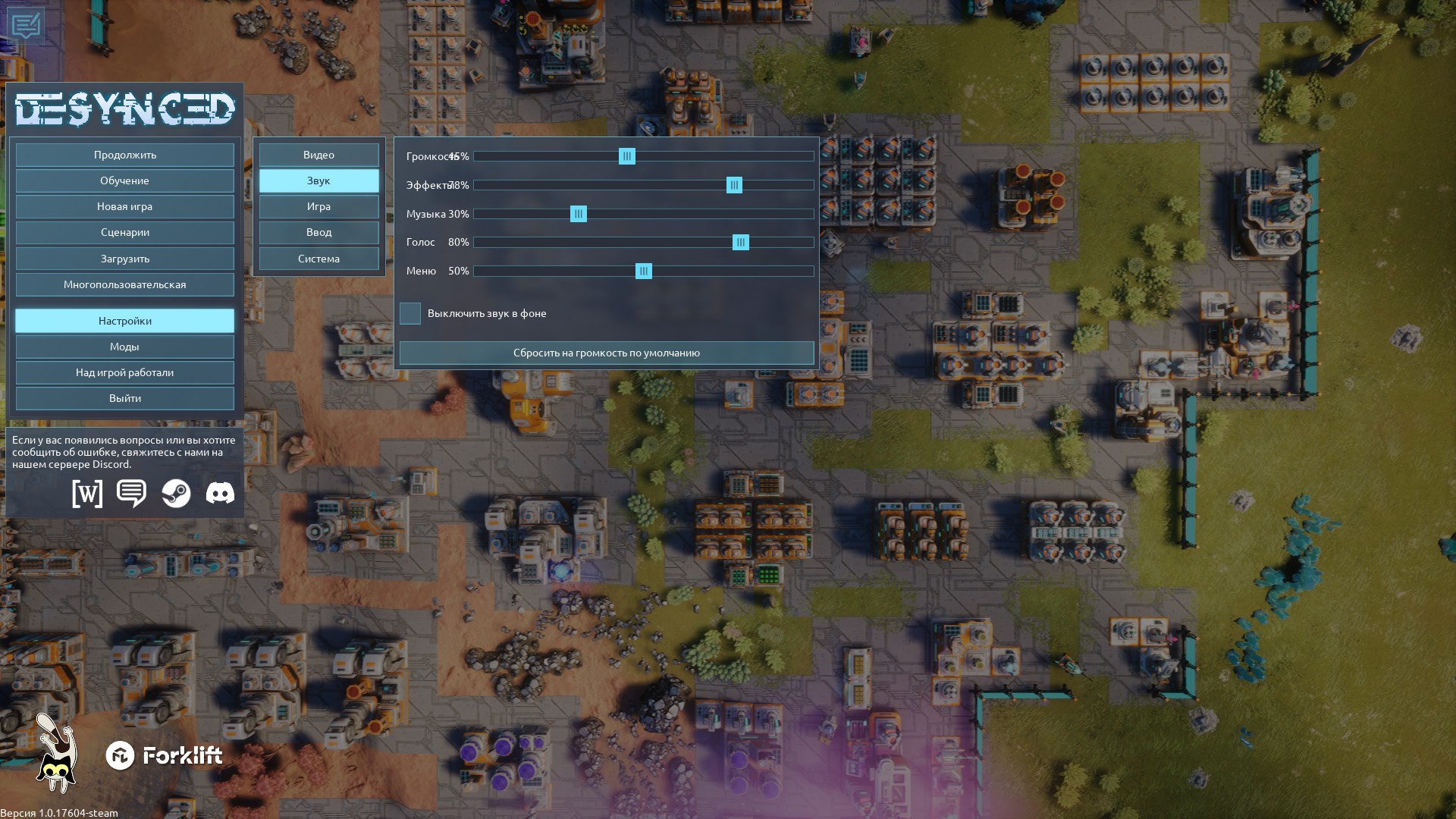Viewport: 1456px width, 819px height.
Task: Toggle the Выключить звук в фоне checkbox
Action: click(x=410, y=313)
